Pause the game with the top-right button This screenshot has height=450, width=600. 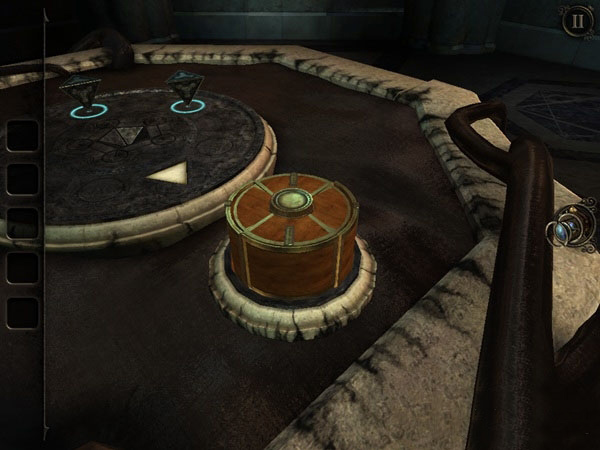(x=575, y=21)
